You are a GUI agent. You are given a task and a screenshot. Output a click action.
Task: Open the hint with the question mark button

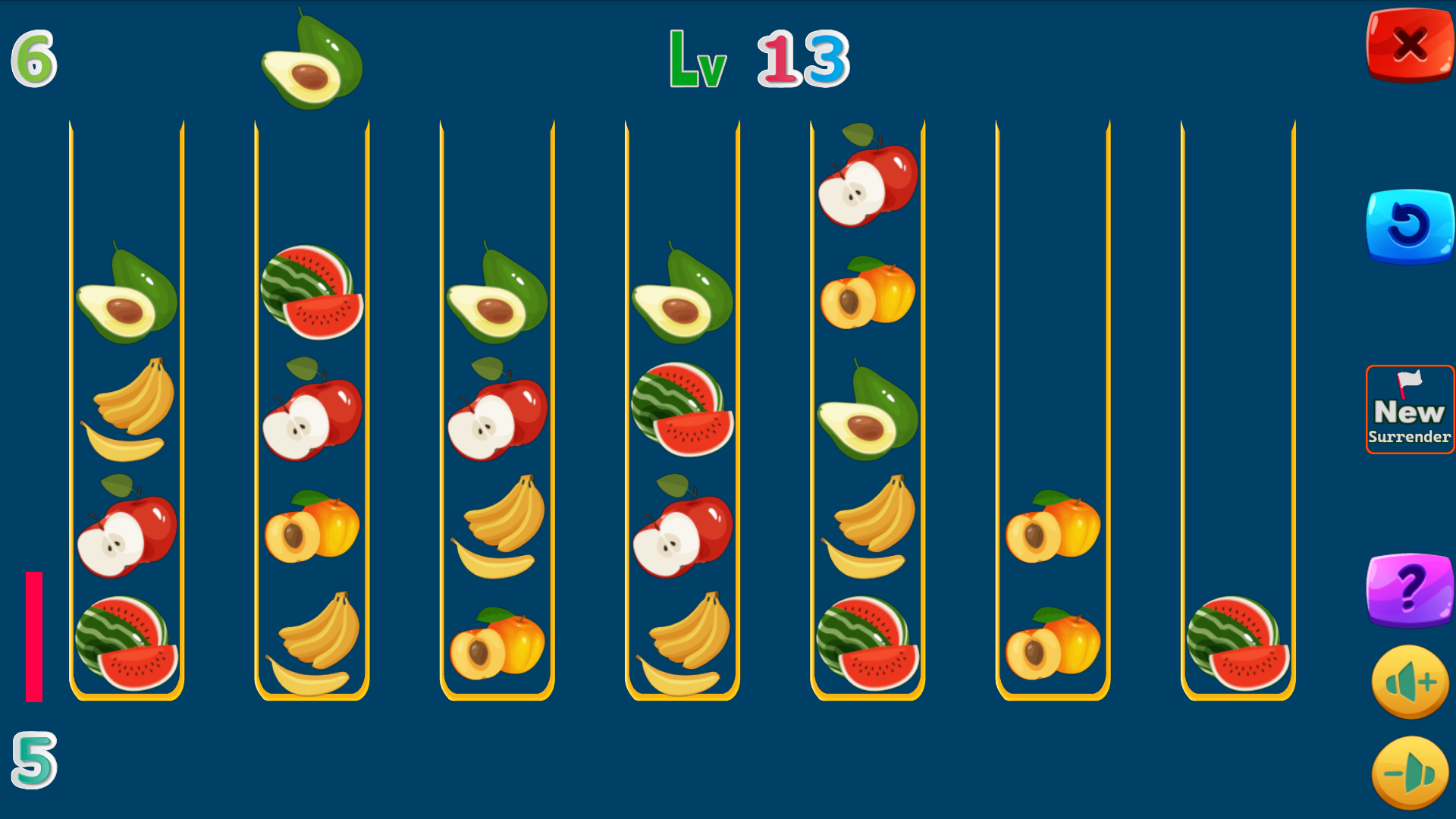click(x=1409, y=591)
